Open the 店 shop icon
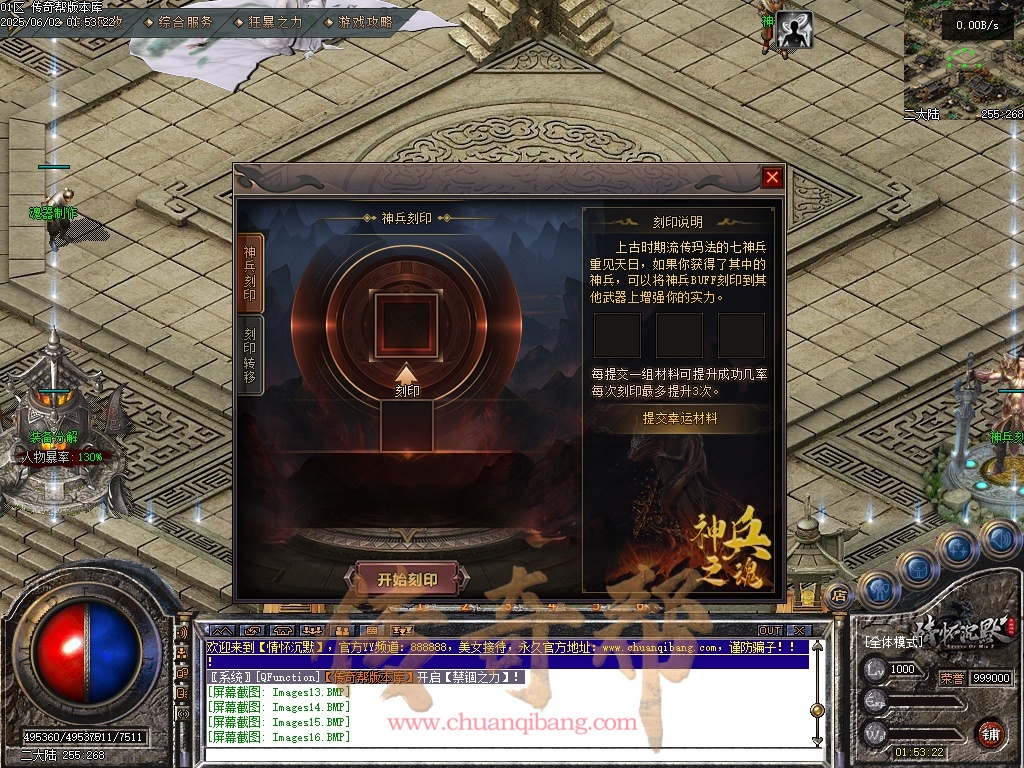This screenshot has width=1024, height=768. (x=839, y=595)
